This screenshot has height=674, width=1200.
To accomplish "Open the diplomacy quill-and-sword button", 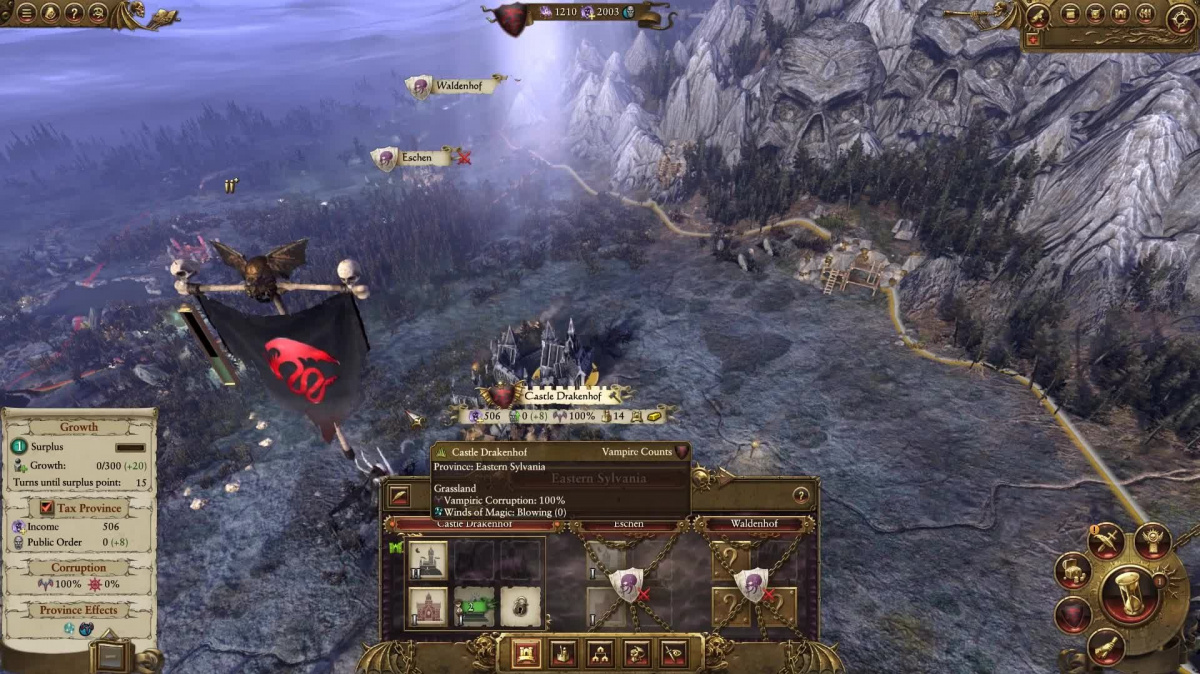I will (1105, 541).
